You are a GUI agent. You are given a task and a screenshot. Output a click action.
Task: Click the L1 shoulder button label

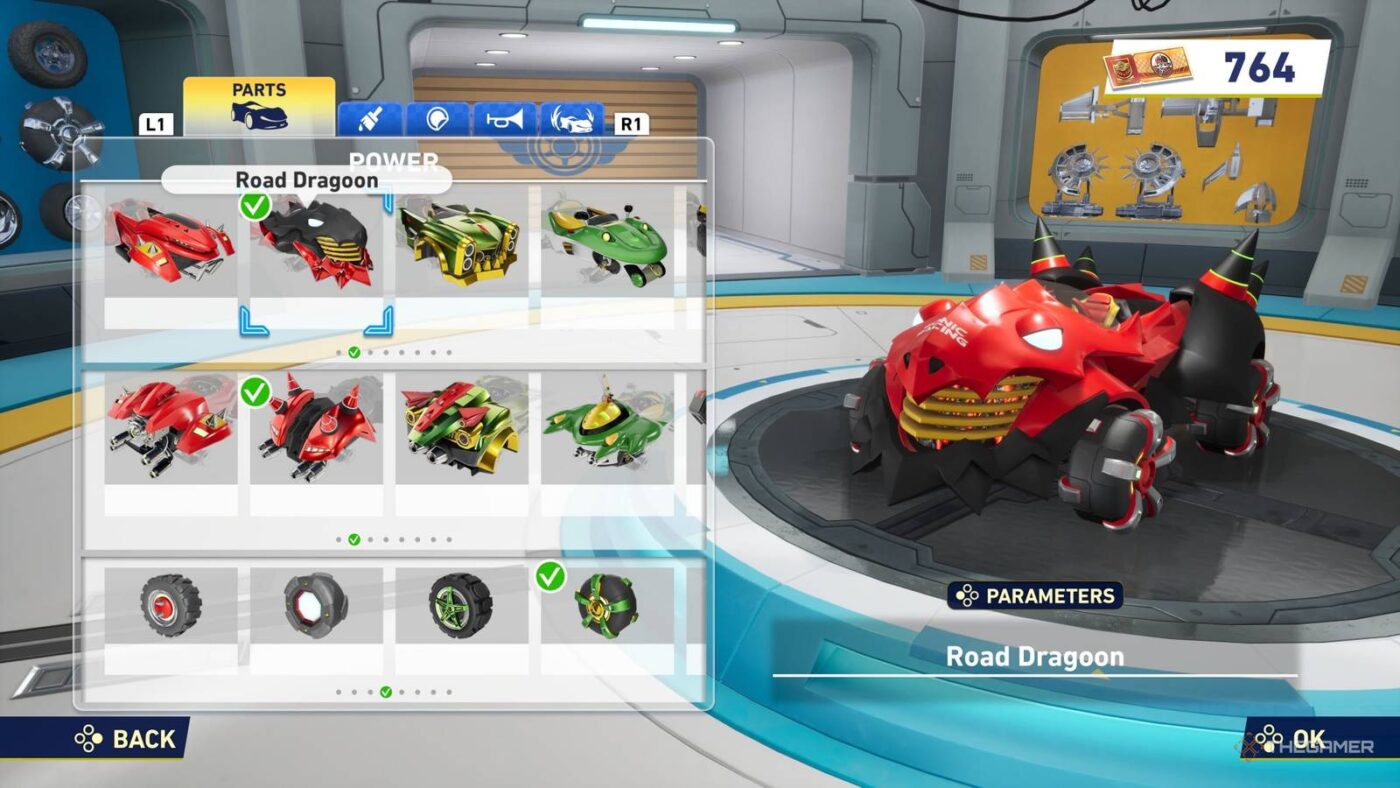coord(156,124)
